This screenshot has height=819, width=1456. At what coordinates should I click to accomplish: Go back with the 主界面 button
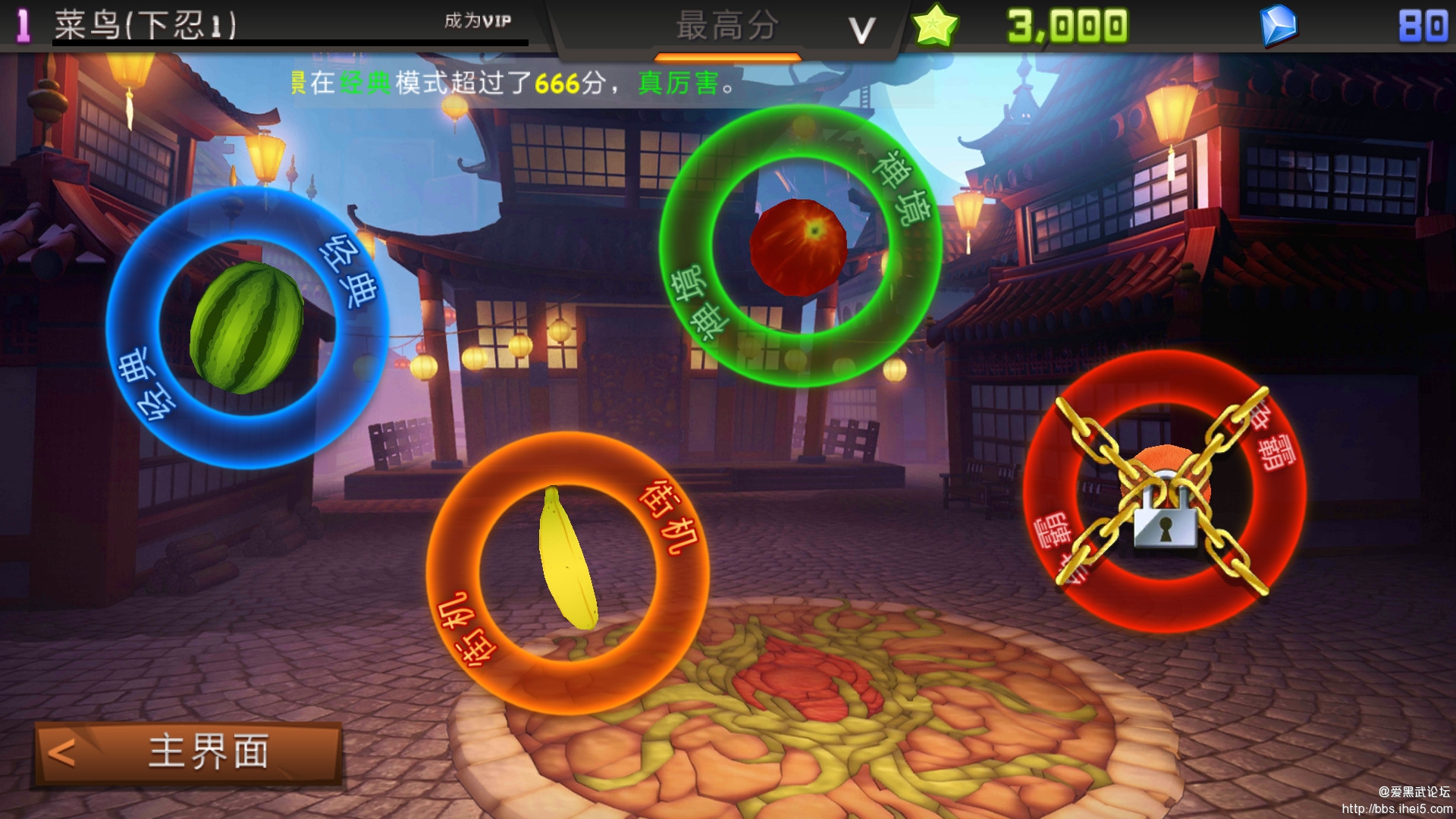[188, 753]
